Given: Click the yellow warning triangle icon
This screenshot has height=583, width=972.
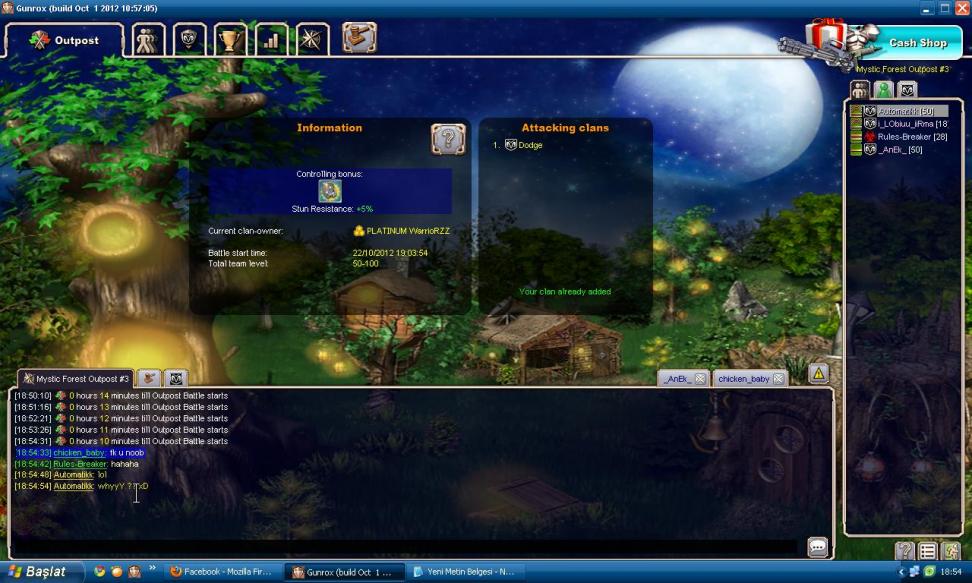Looking at the screenshot, I should 818,374.
